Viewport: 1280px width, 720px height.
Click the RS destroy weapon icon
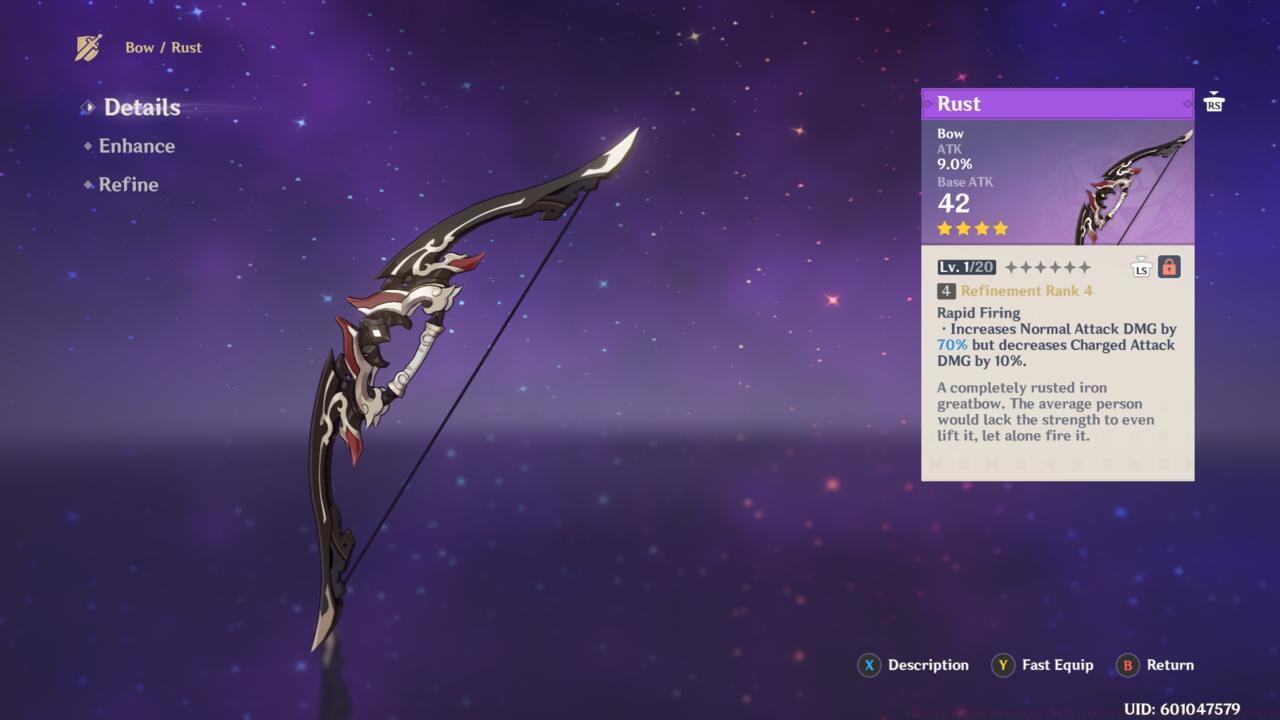click(1213, 101)
